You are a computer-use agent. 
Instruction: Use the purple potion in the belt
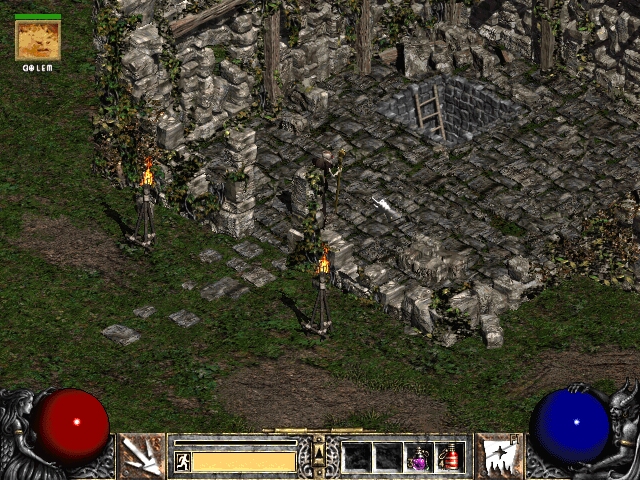[x=419, y=457]
